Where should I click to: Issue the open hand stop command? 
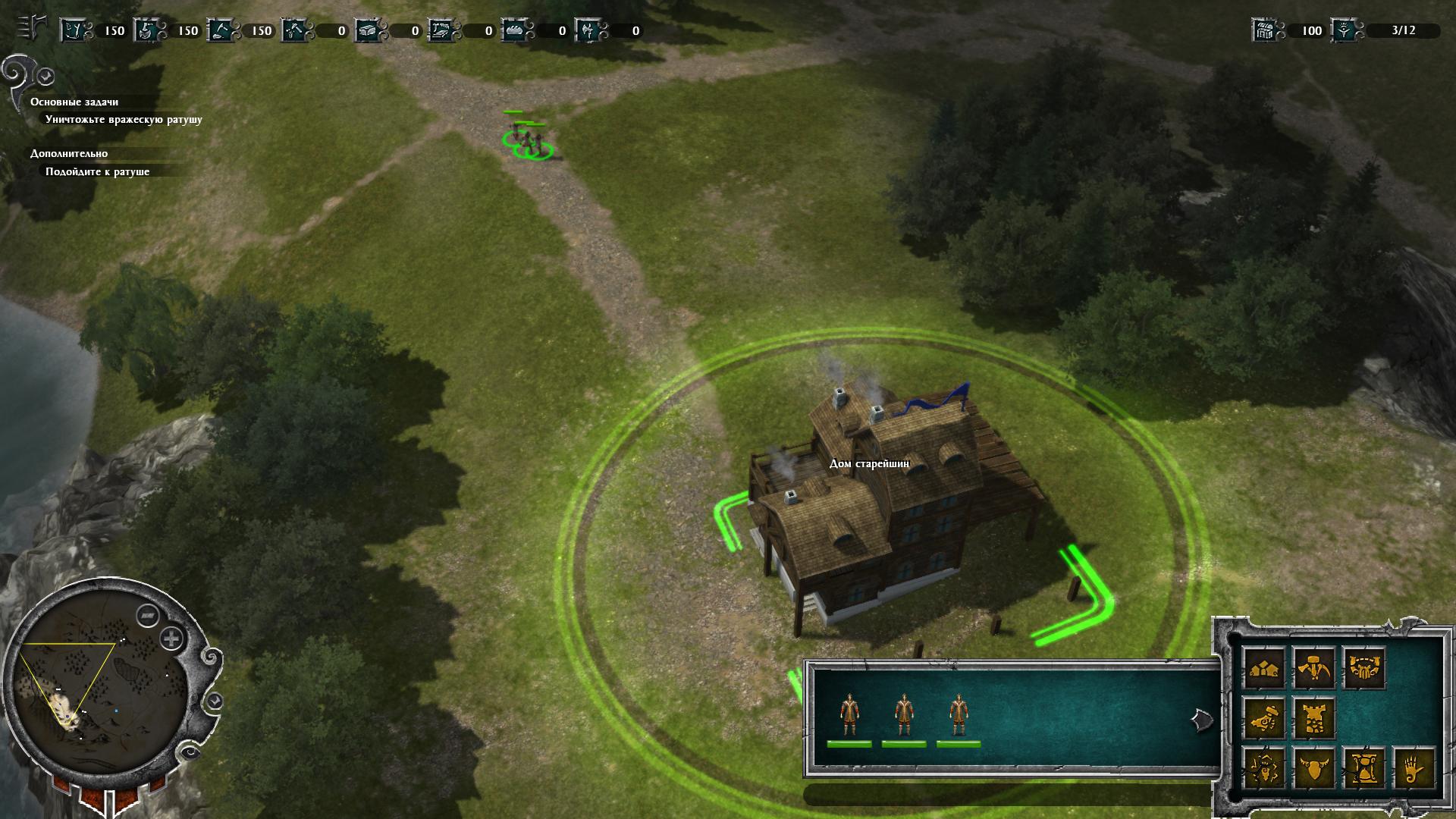[1414, 768]
